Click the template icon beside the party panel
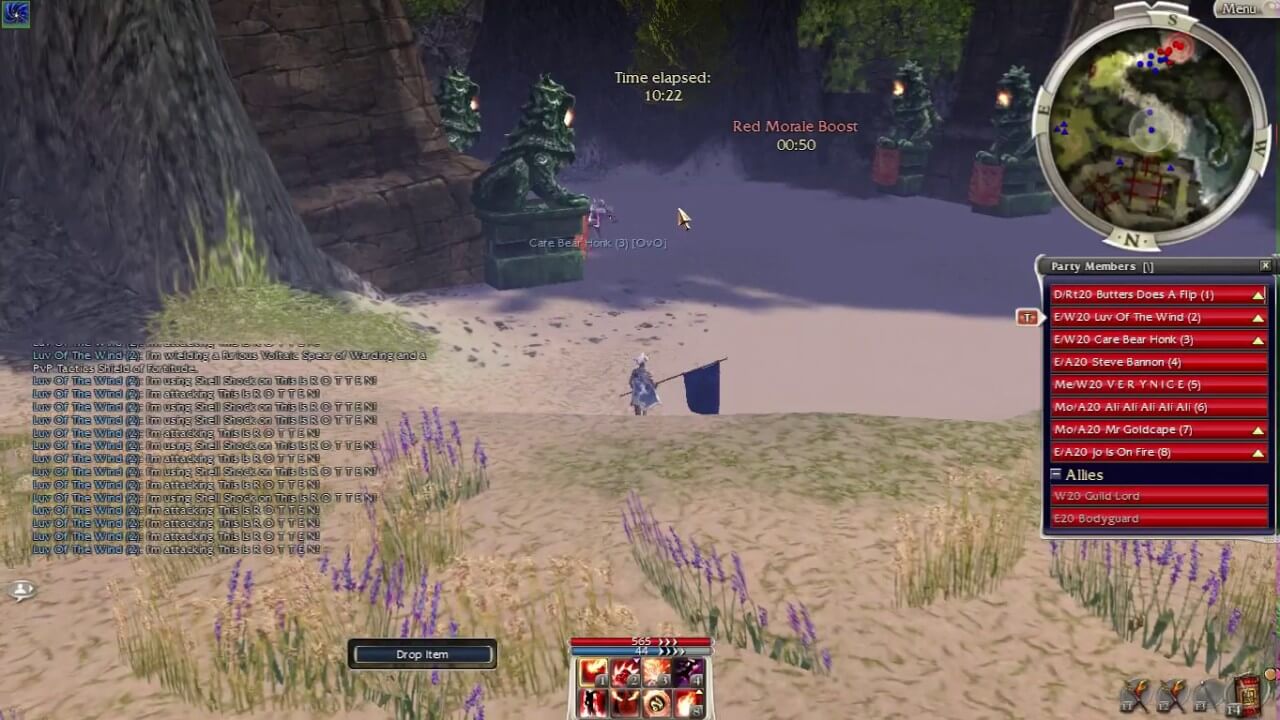Image resolution: width=1280 pixels, height=720 pixels. (1027, 317)
